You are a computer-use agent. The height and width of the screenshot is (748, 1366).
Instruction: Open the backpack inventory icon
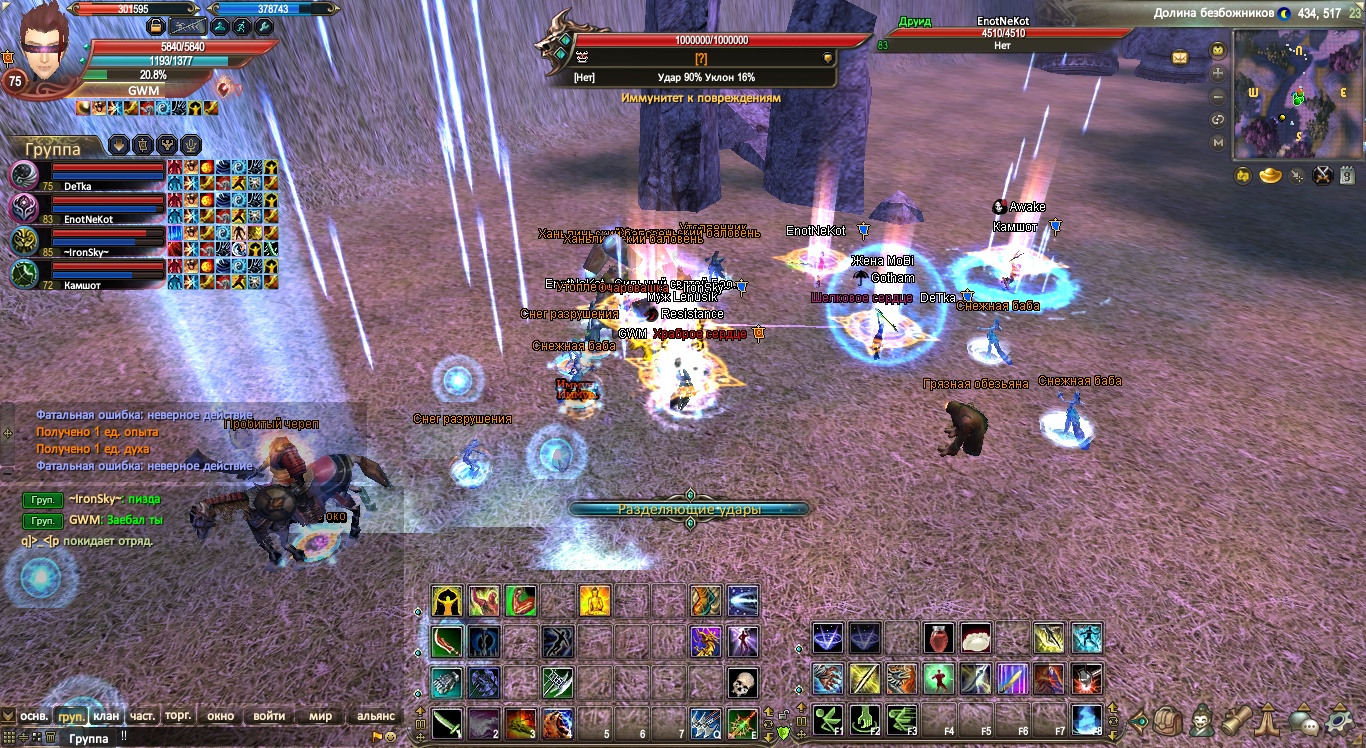[1166, 720]
